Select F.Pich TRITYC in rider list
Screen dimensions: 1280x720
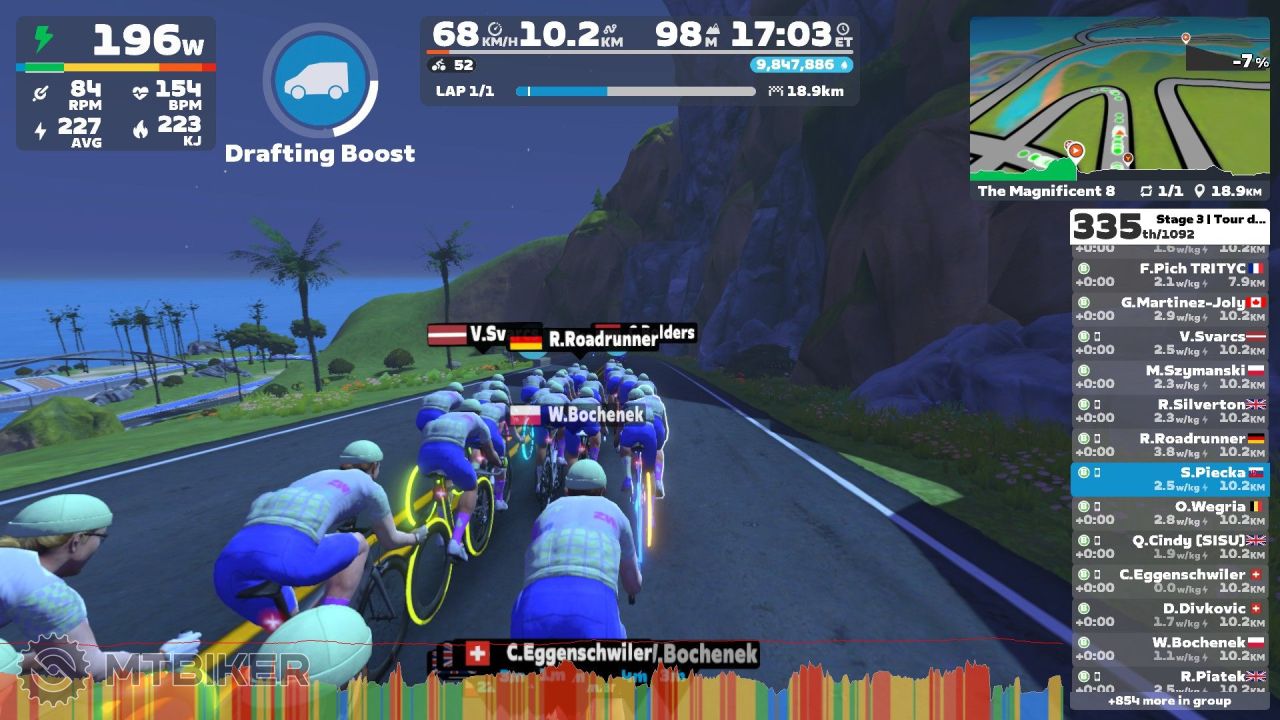coord(1169,275)
